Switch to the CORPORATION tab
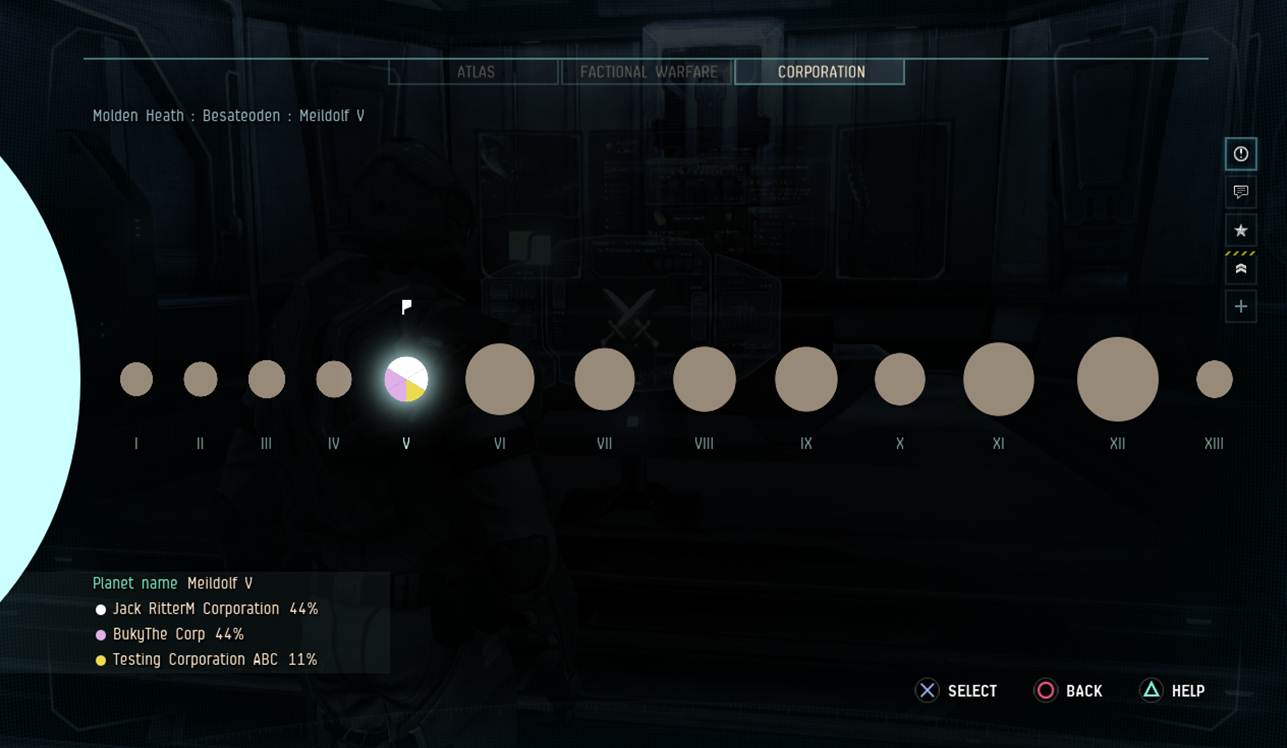 coord(819,71)
